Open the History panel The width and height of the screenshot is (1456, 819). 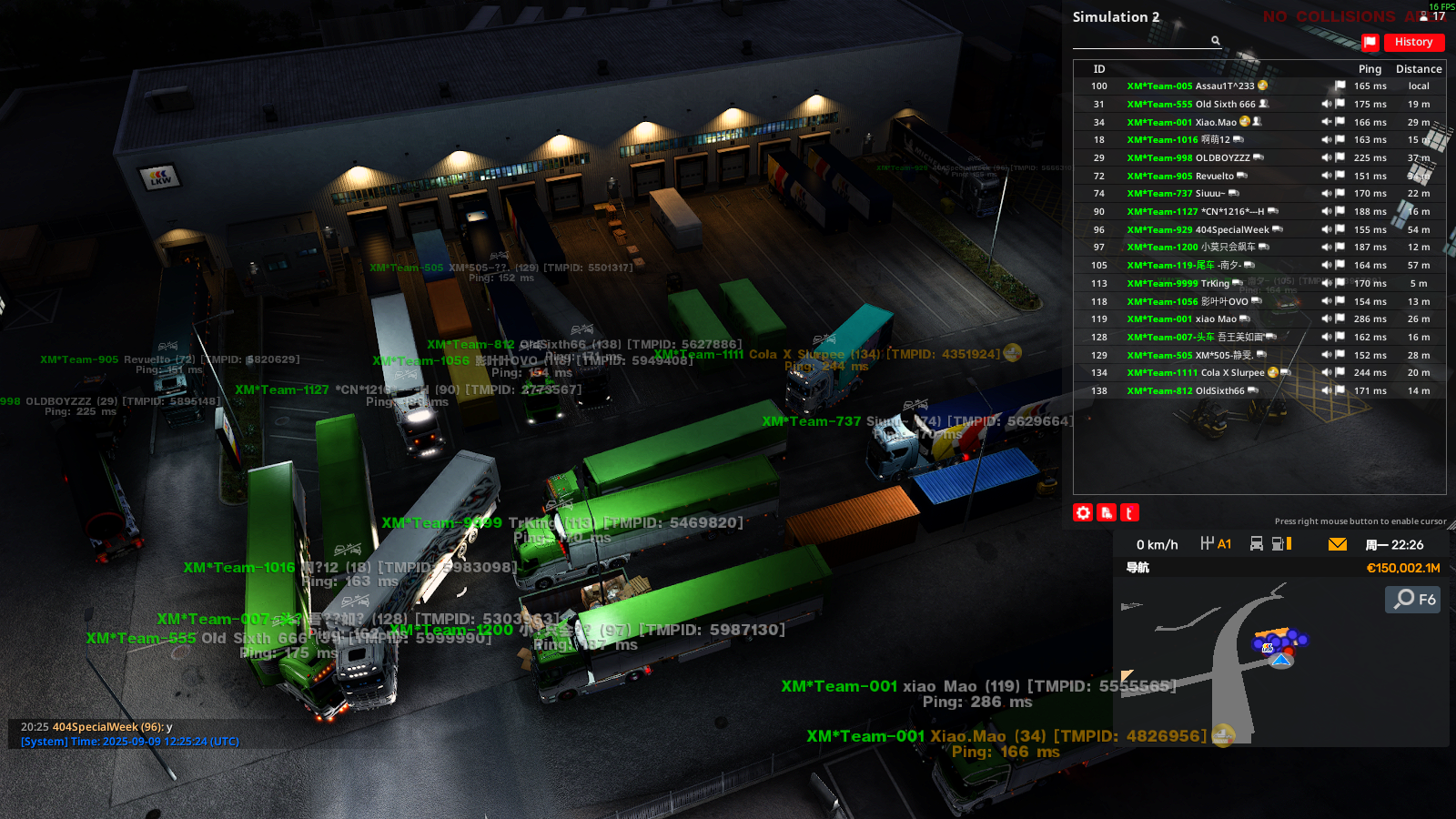click(x=1413, y=42)
